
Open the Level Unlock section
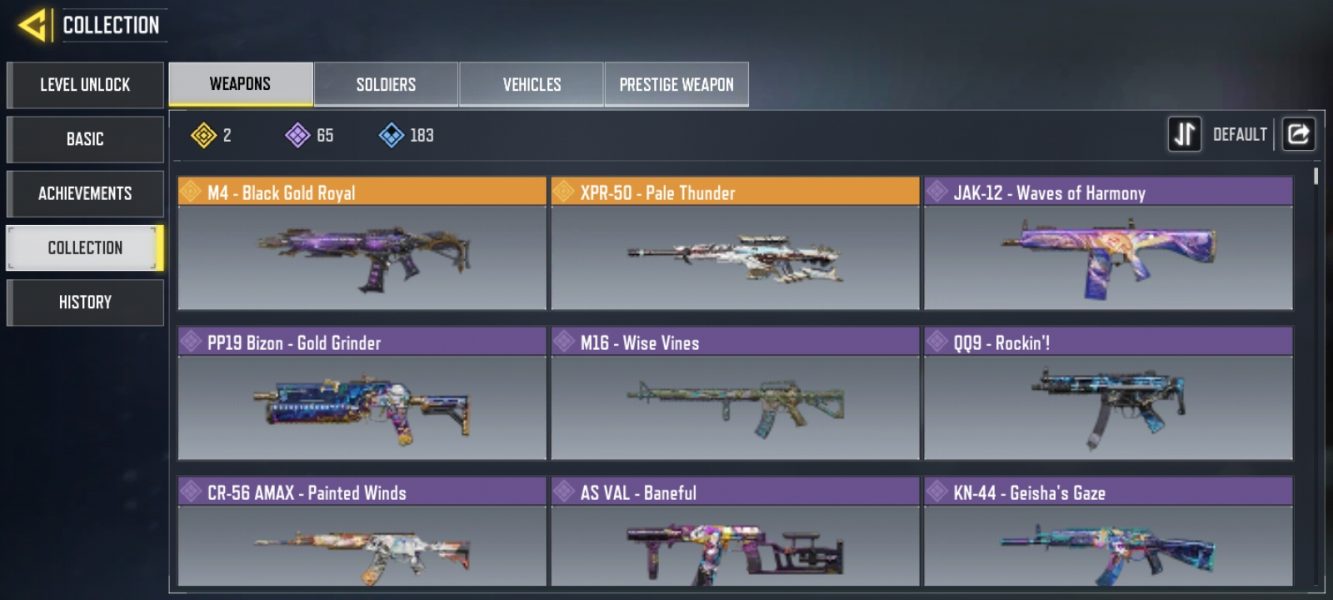(x=85, y=85)
